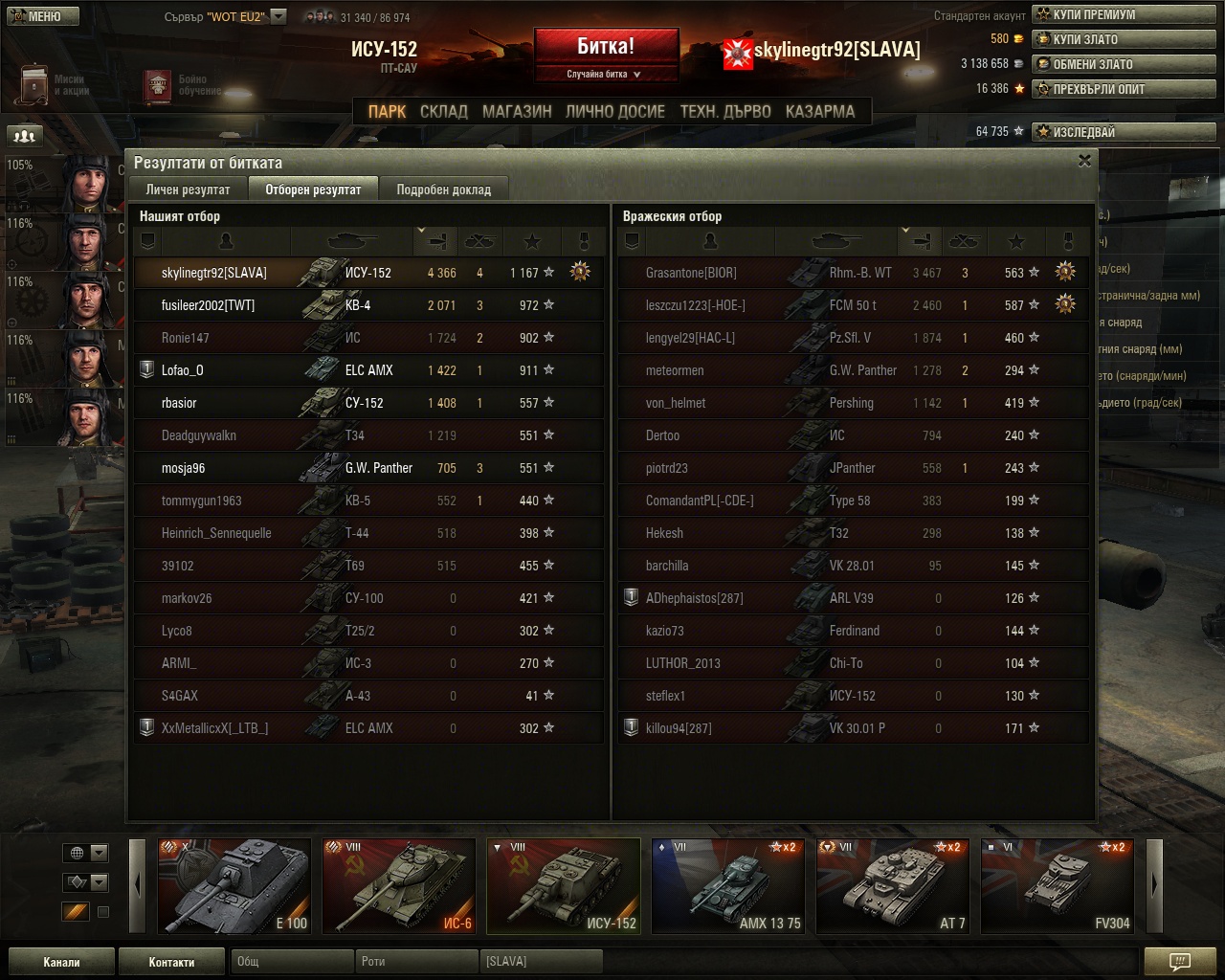
Task: Open the МАГАЗИН shop
Action: tap(517, 111)
